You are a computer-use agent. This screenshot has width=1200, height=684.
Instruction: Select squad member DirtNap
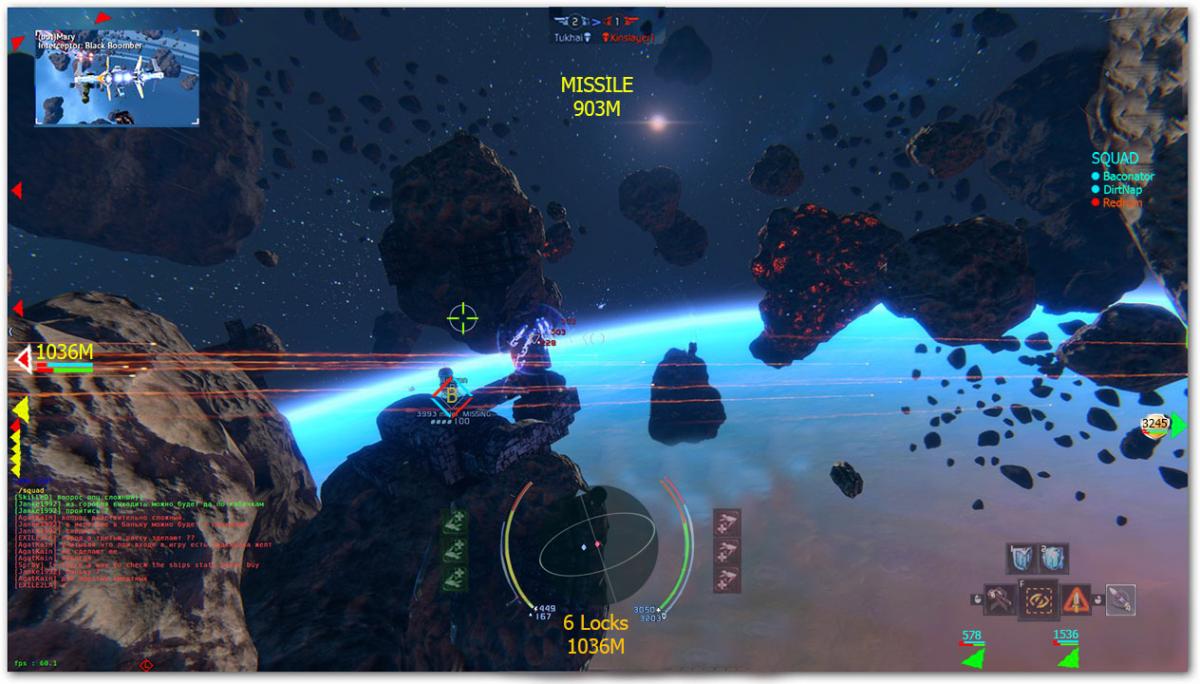[1122, 189]
